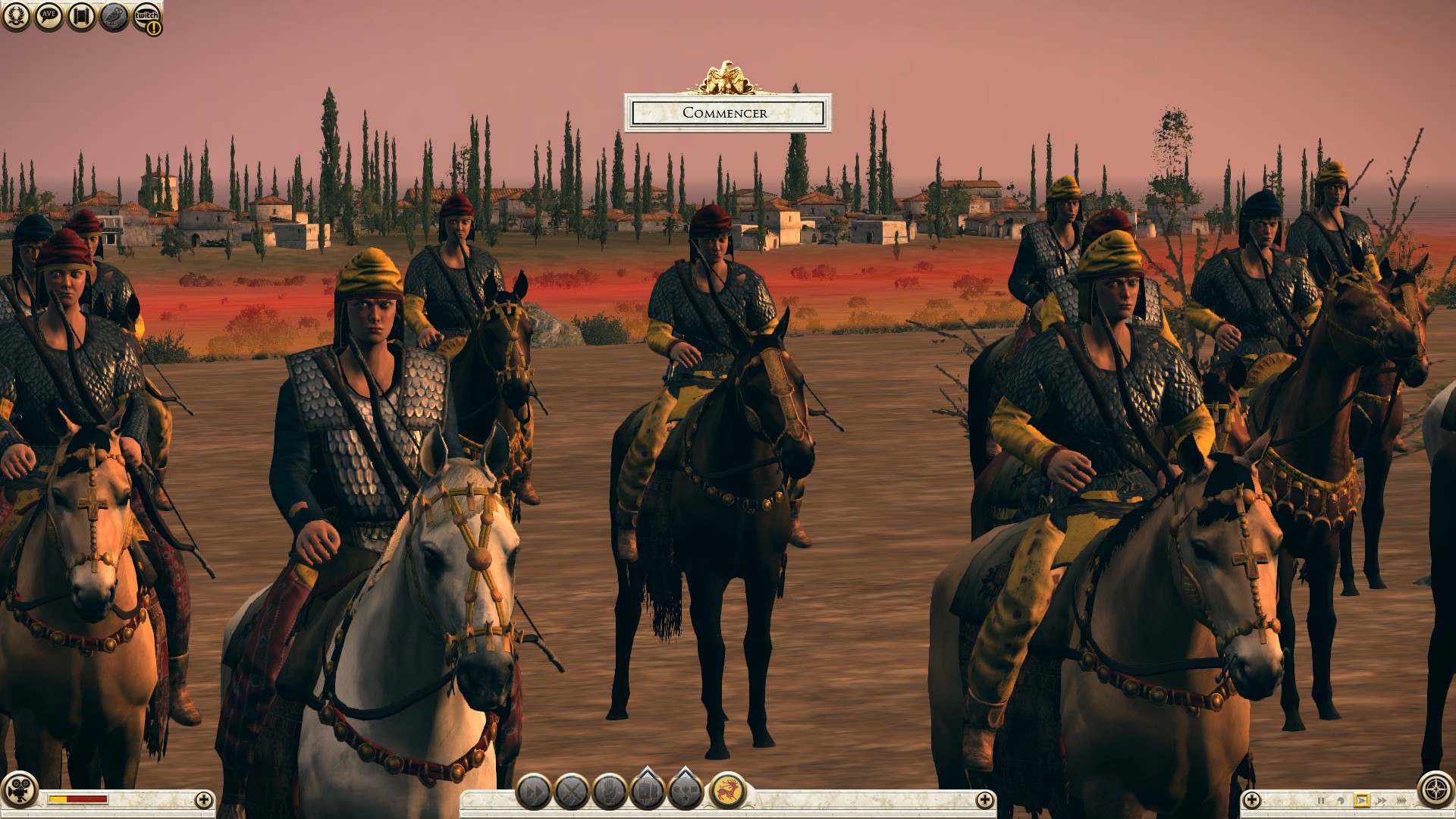
Task: Set normal play speed
Action: [x=1361, y=800]
